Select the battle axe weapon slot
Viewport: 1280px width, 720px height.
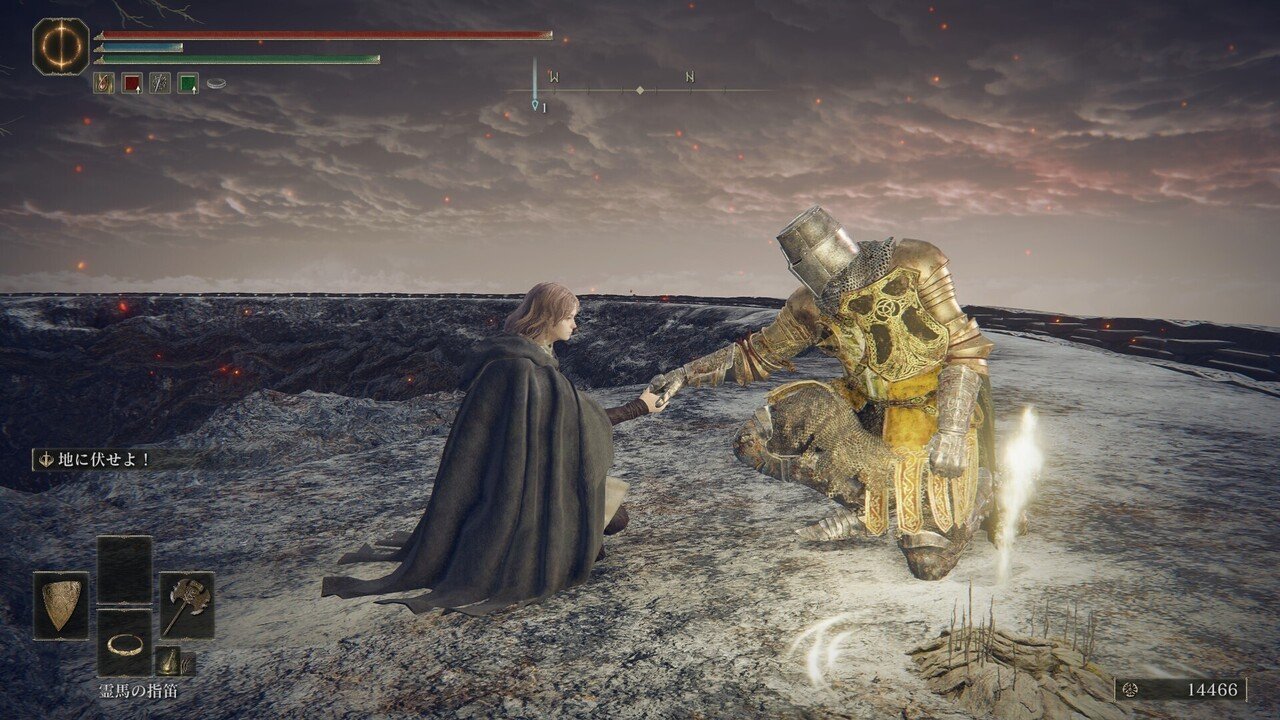click(x=187, y=605)
